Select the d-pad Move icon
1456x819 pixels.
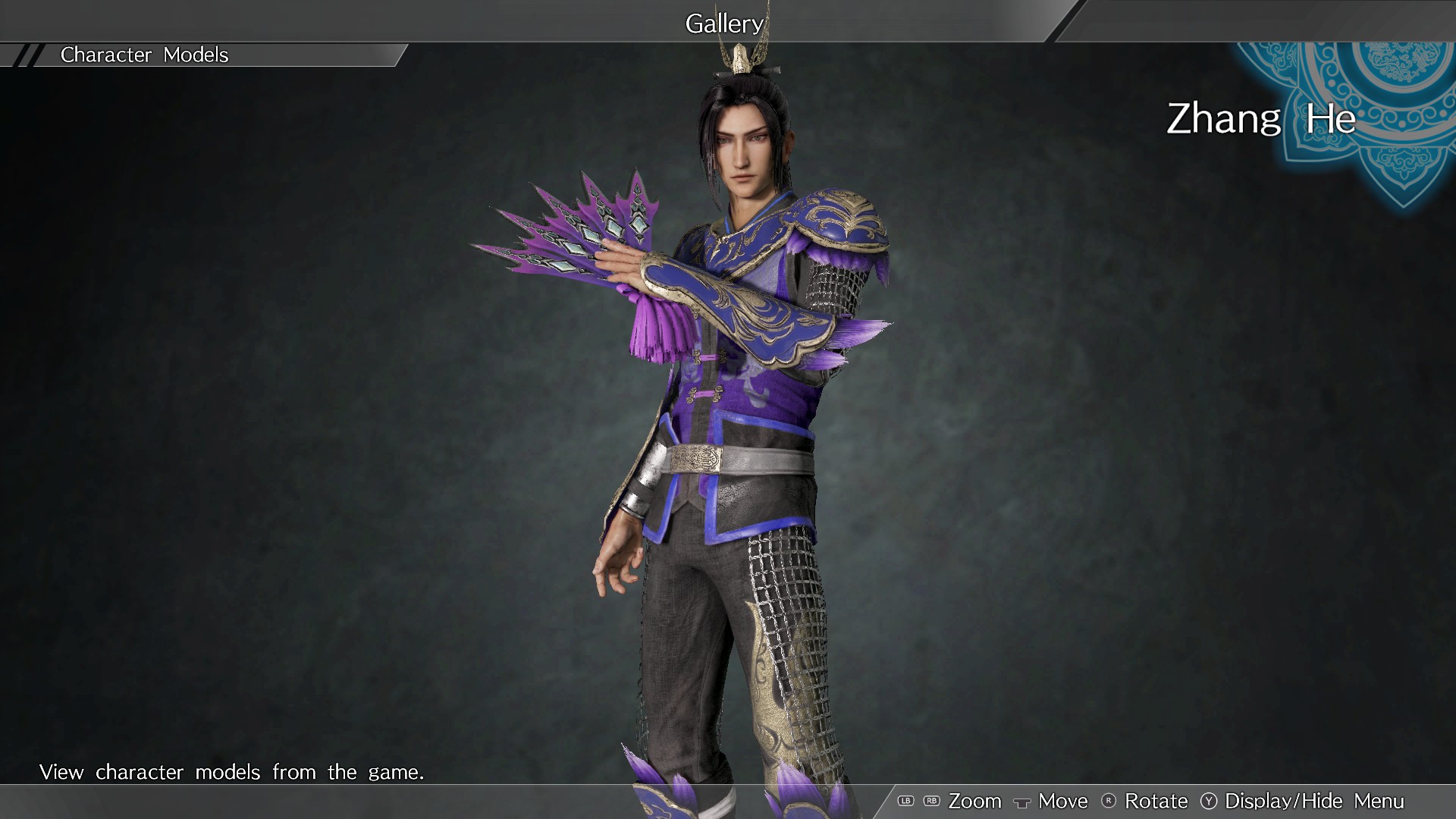point(1024,802)
